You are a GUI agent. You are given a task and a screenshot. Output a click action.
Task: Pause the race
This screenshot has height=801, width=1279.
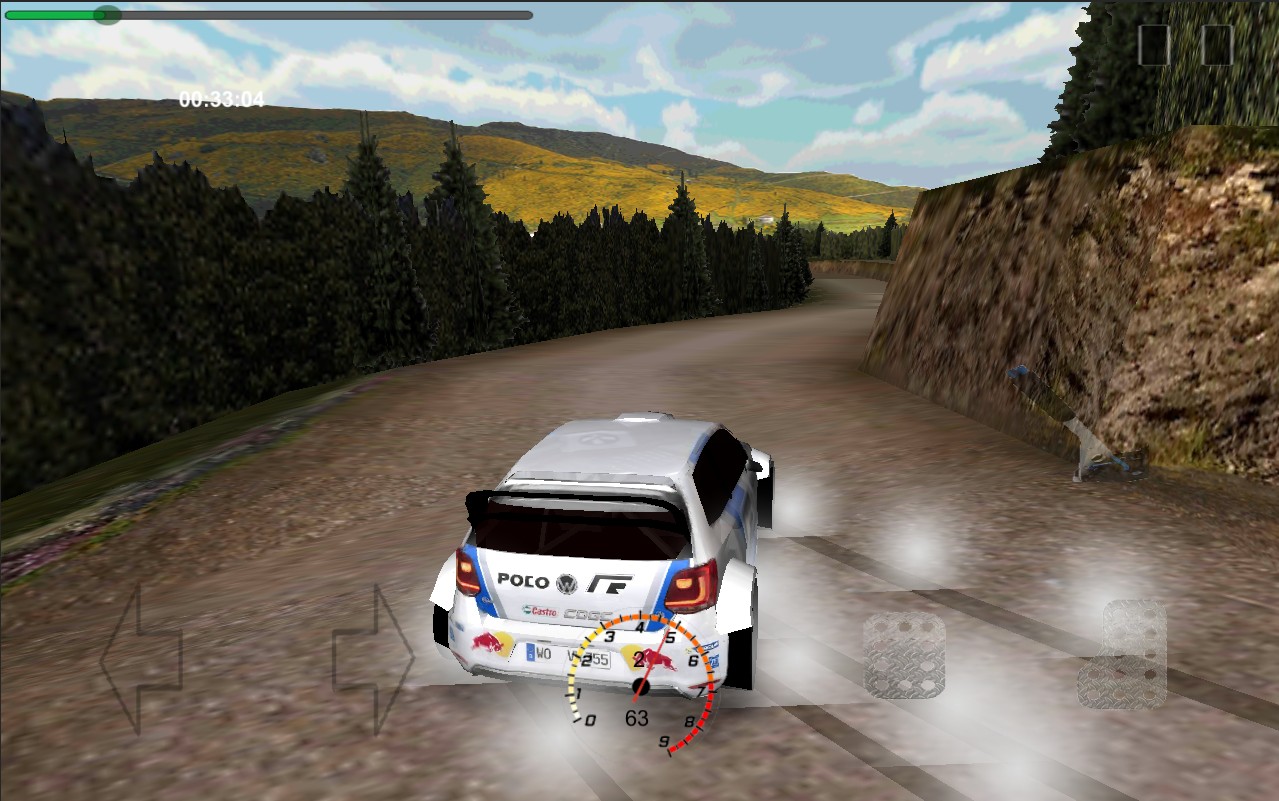1185,45
